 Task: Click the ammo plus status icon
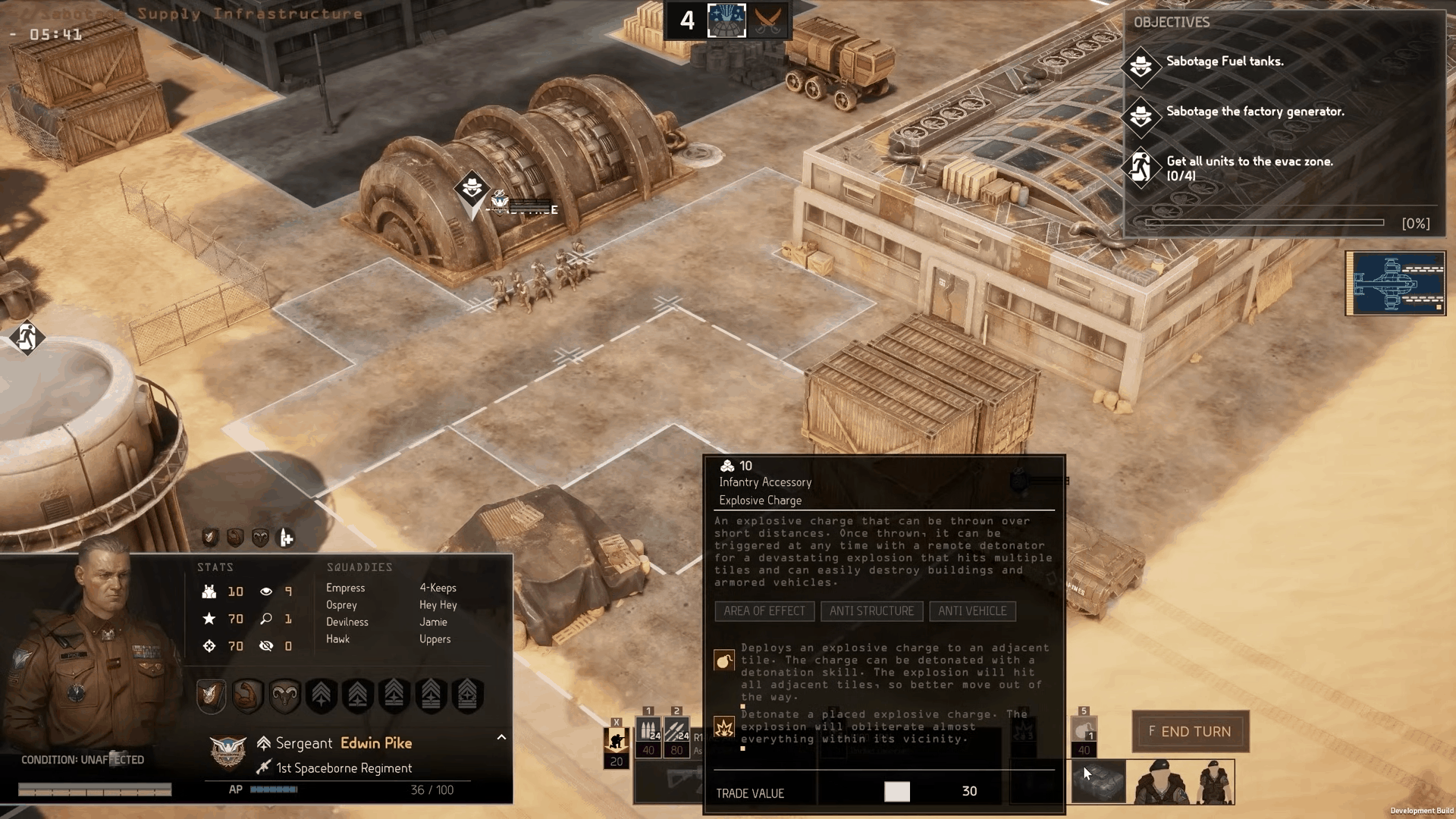click(x=286, y=538)
